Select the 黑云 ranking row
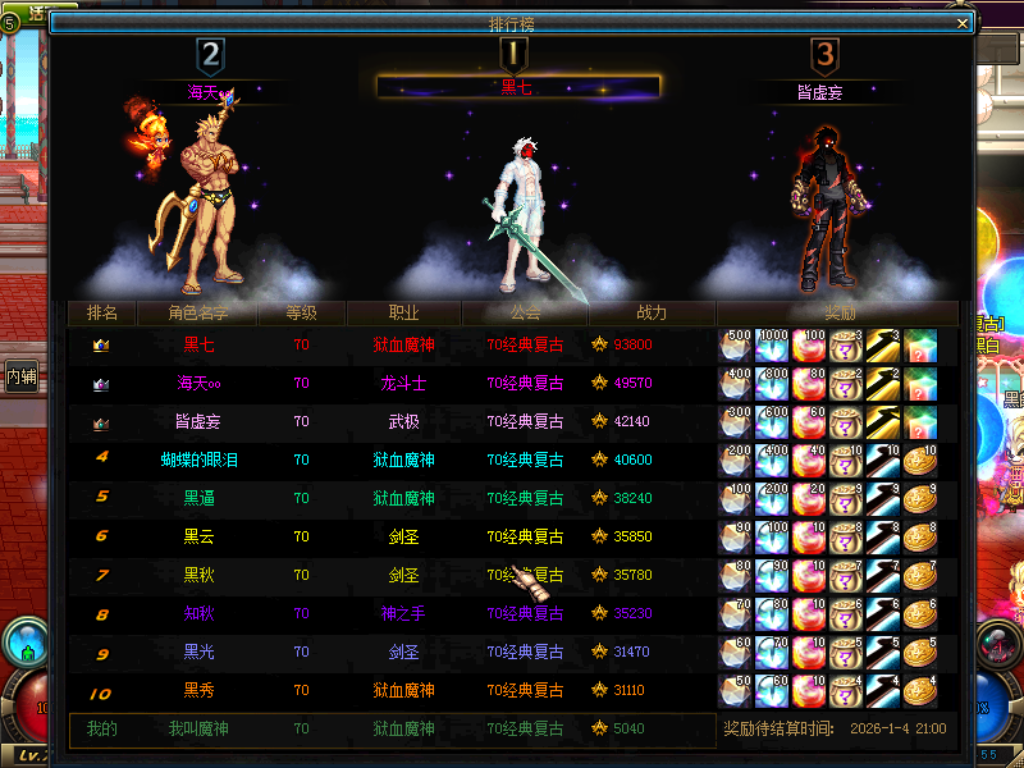 click(x=199, y=537)
